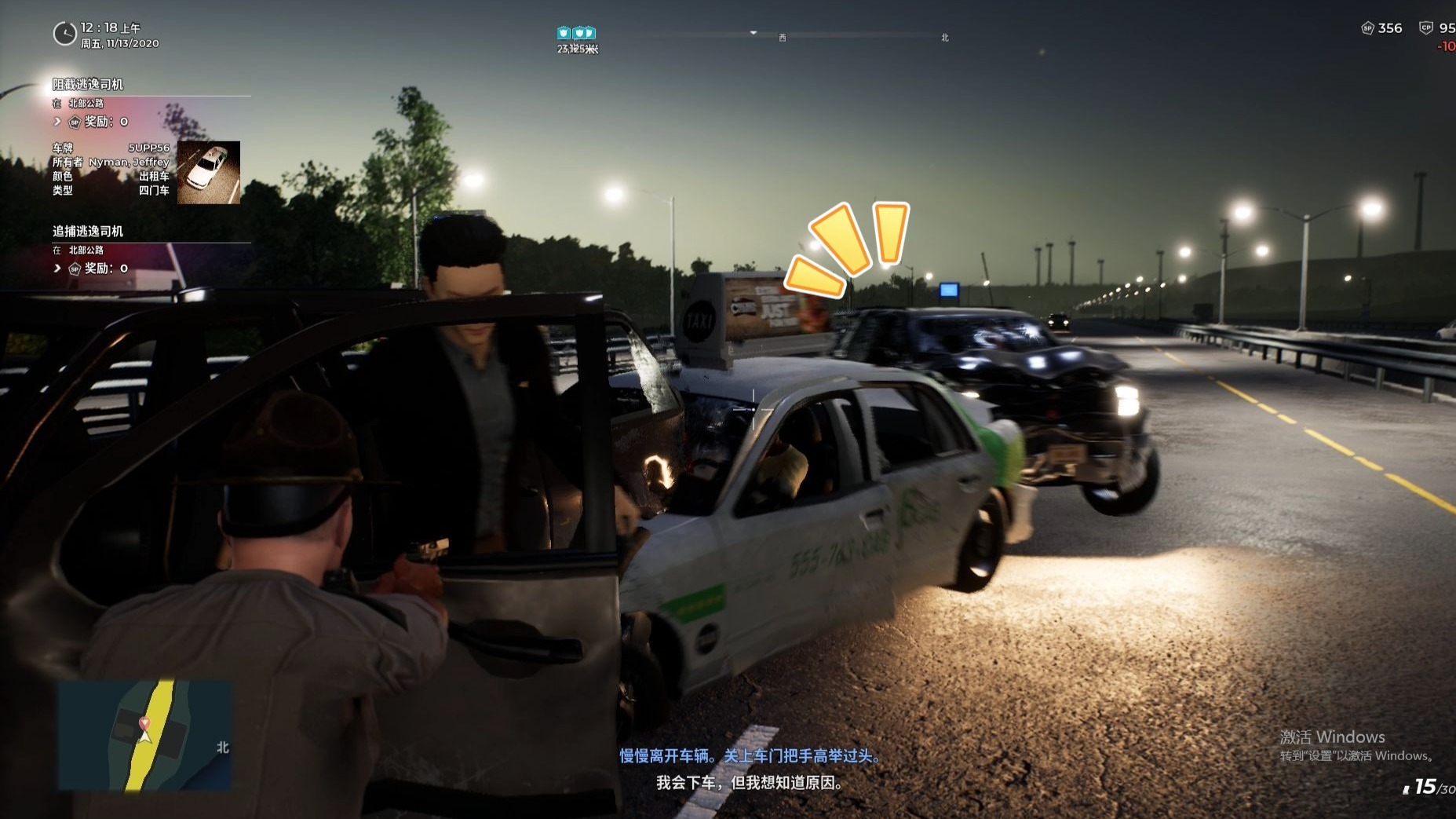Select the 阻截逃逸司机 mission title
The width and height of the screenshot is (1456, 819).
pyautogui.click(x=88, y=84)
